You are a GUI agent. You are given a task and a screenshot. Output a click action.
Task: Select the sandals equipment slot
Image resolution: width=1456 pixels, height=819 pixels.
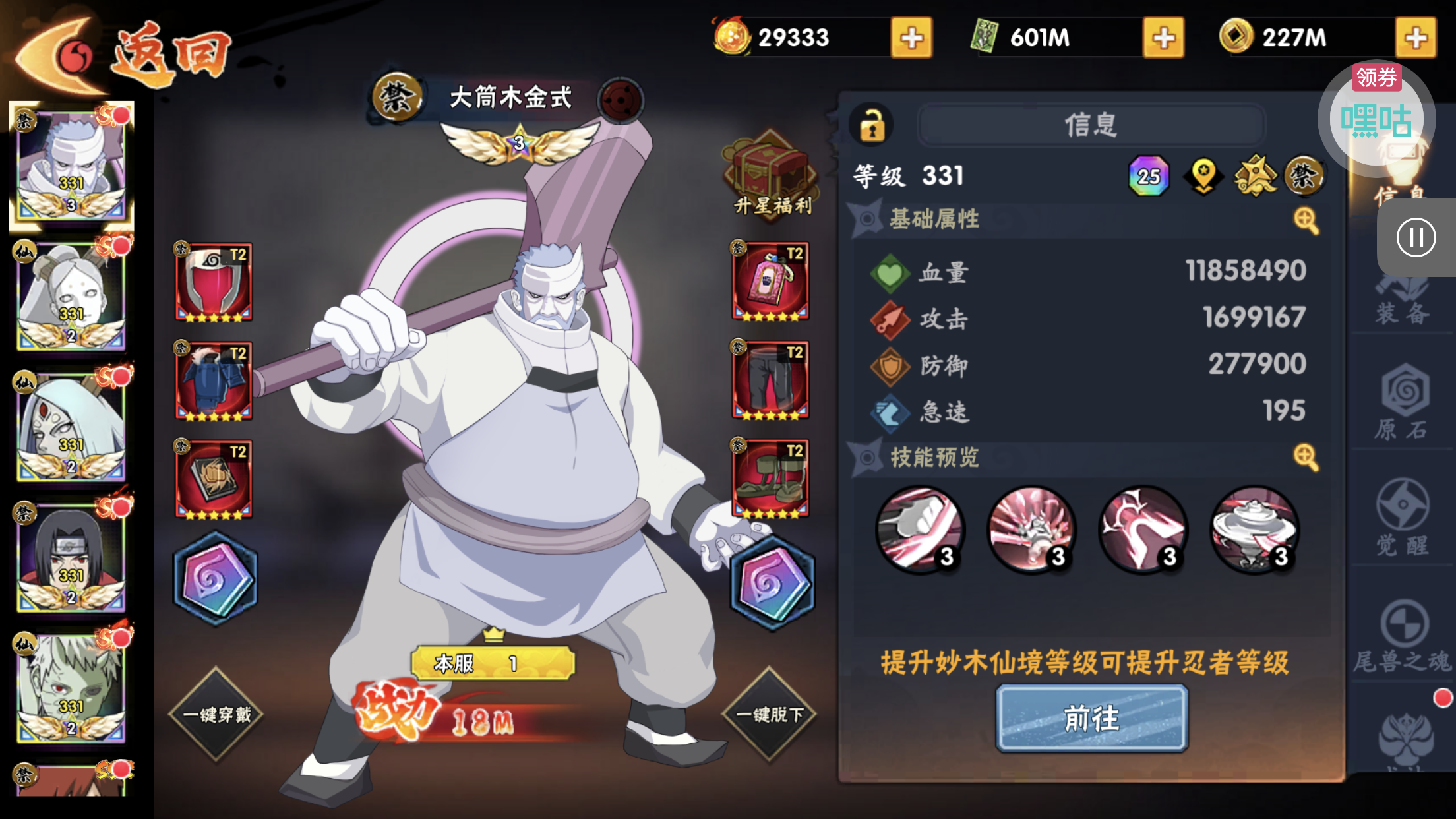tap(770, 479)
